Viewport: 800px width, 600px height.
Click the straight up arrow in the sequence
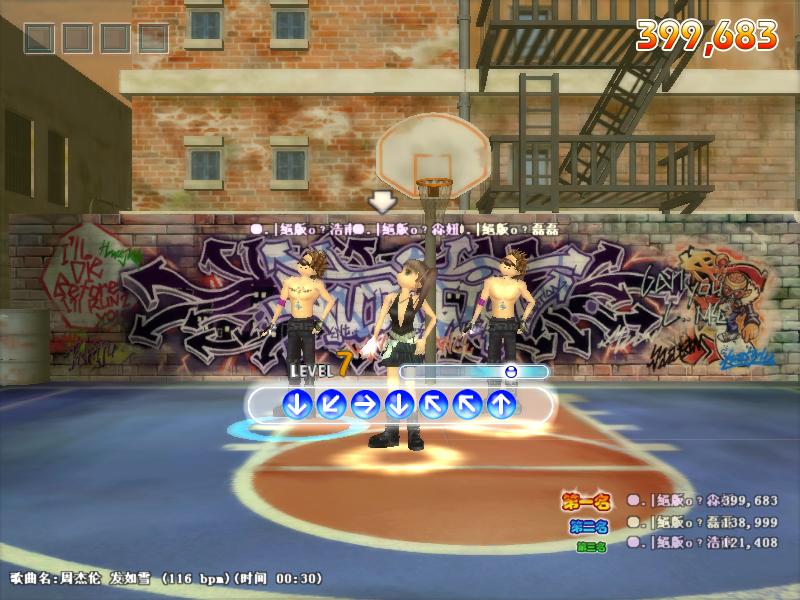point(501,404)
